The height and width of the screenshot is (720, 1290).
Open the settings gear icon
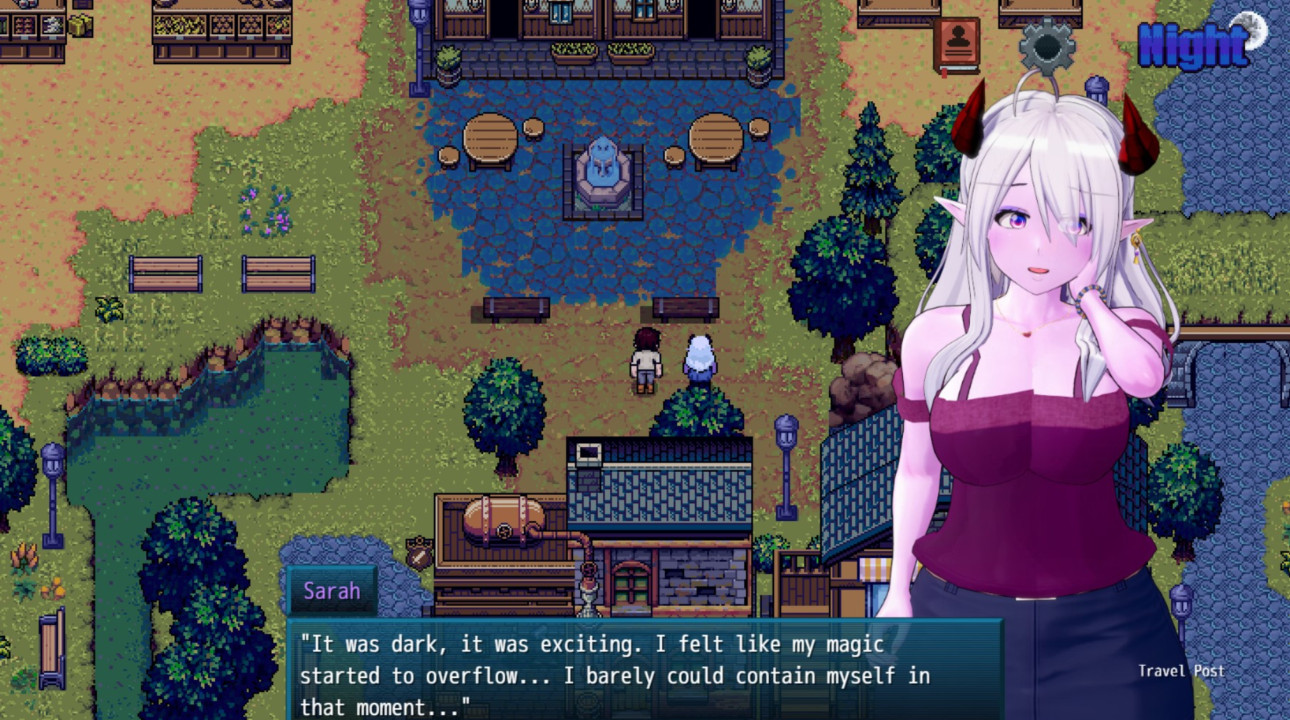1047,45
